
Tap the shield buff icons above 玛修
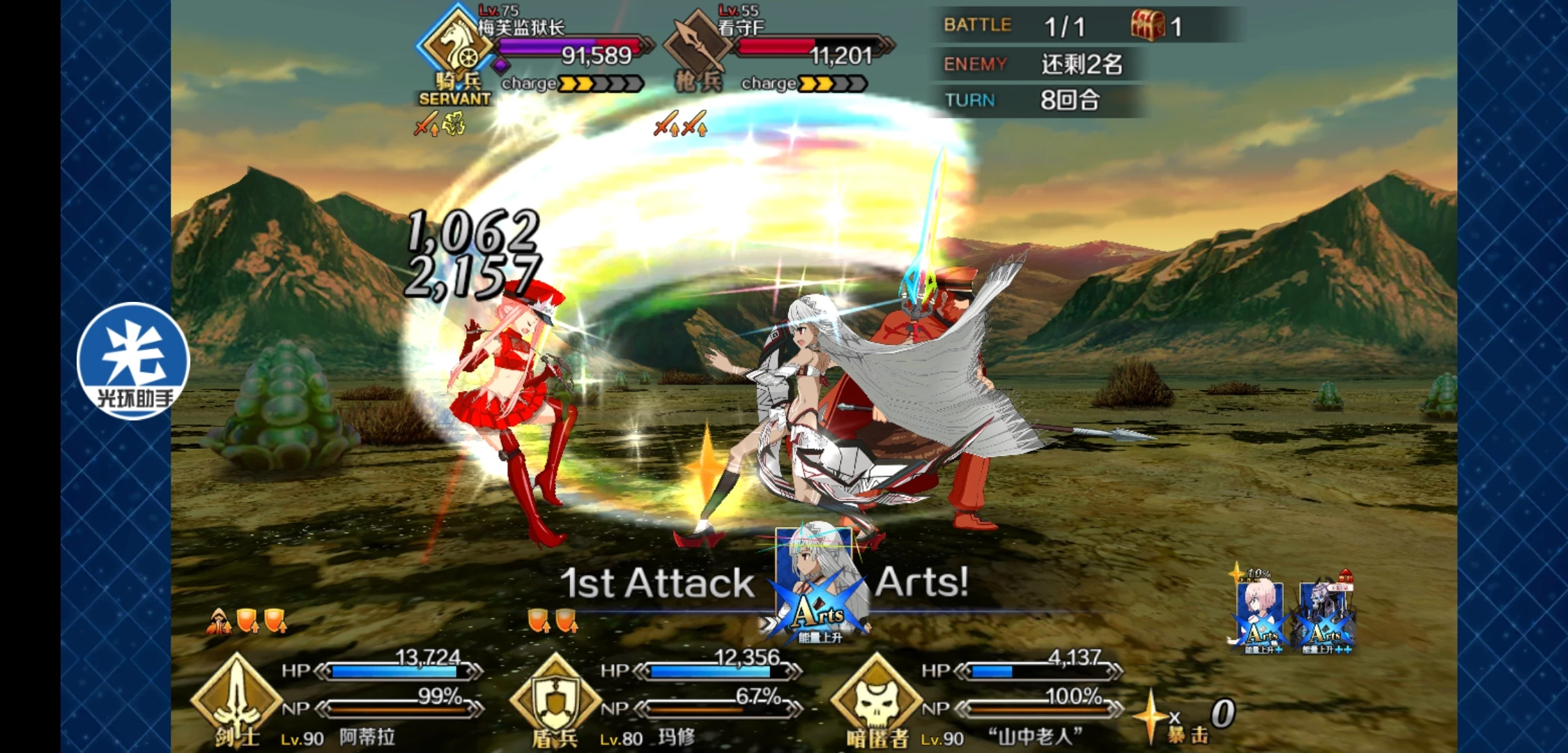point(553,621)
